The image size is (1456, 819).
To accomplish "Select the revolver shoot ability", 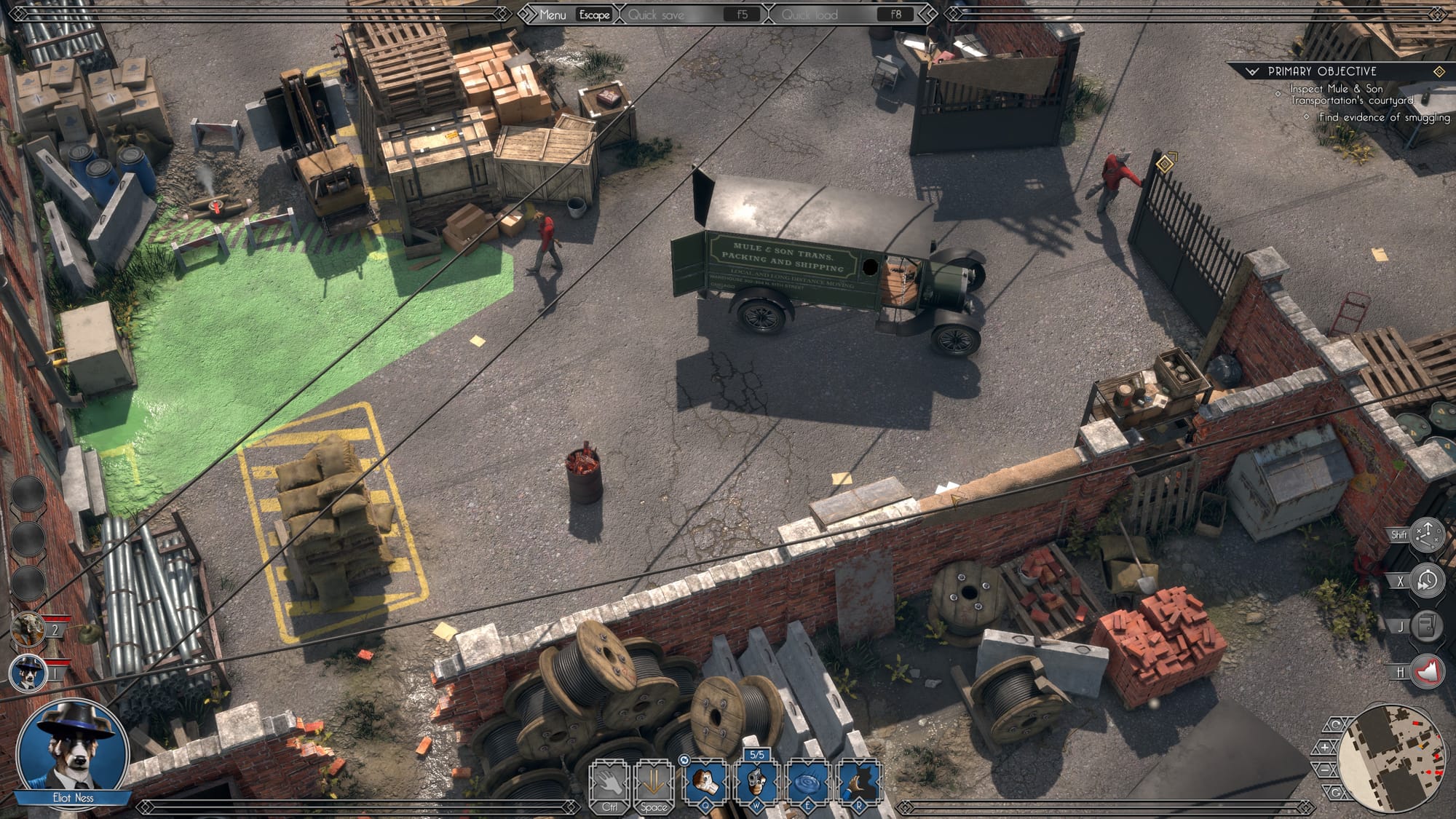I will pos(756,782).
